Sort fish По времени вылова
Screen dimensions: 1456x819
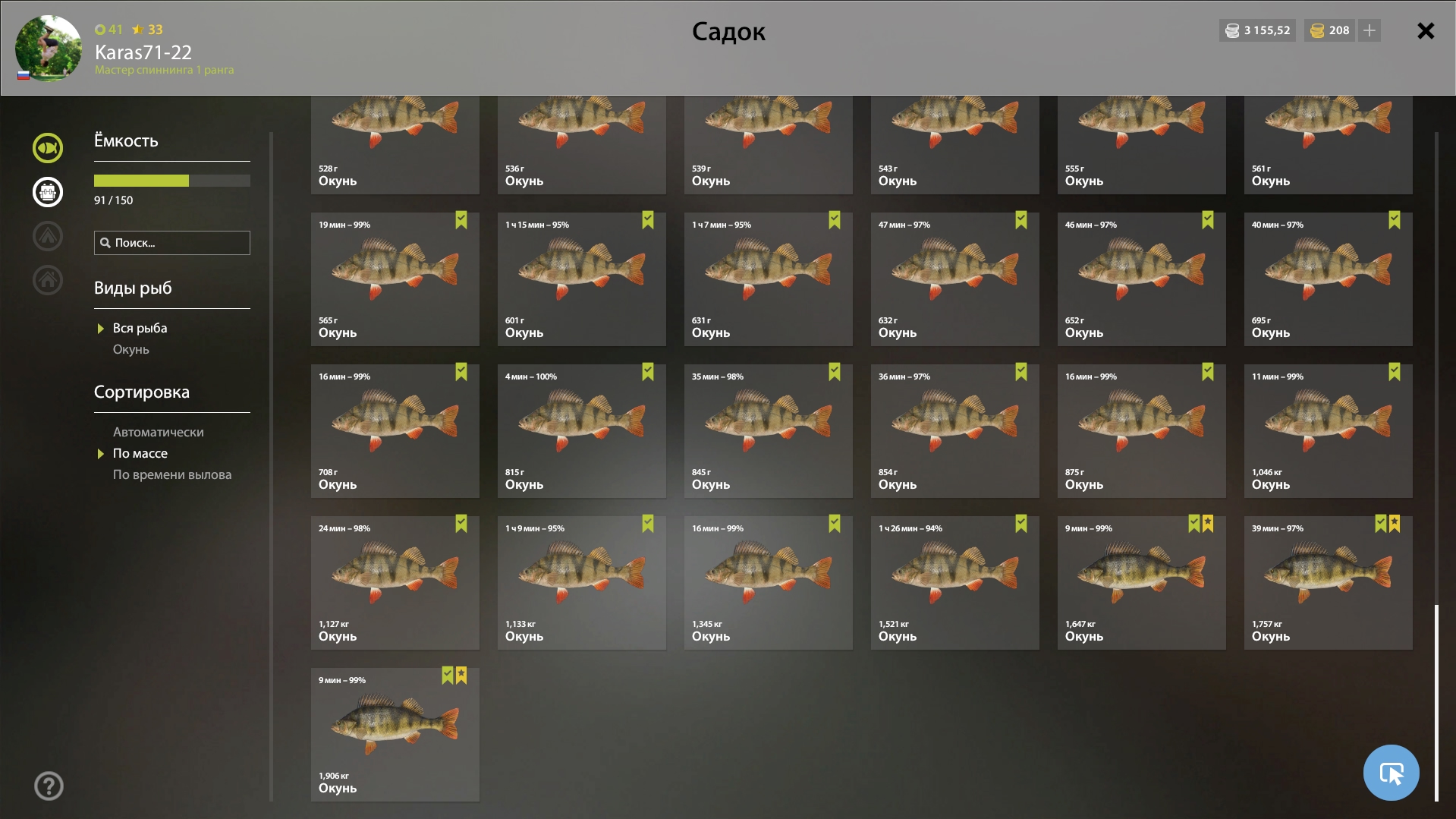[x=171, y=474]
